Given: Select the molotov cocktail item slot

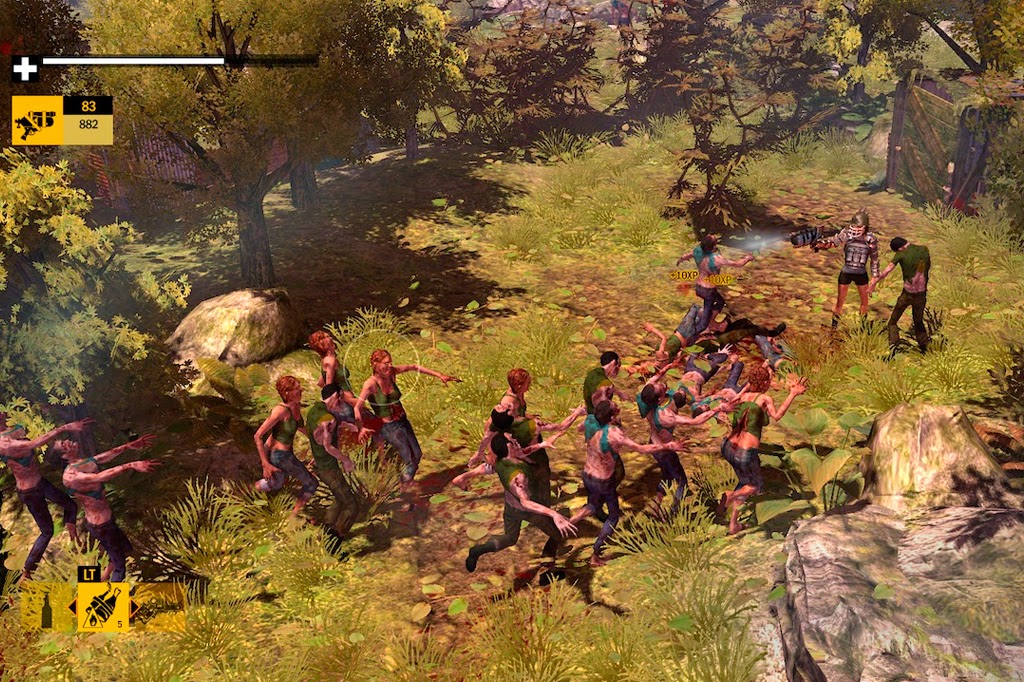Looking at the screenshot, I should [103, 607].
